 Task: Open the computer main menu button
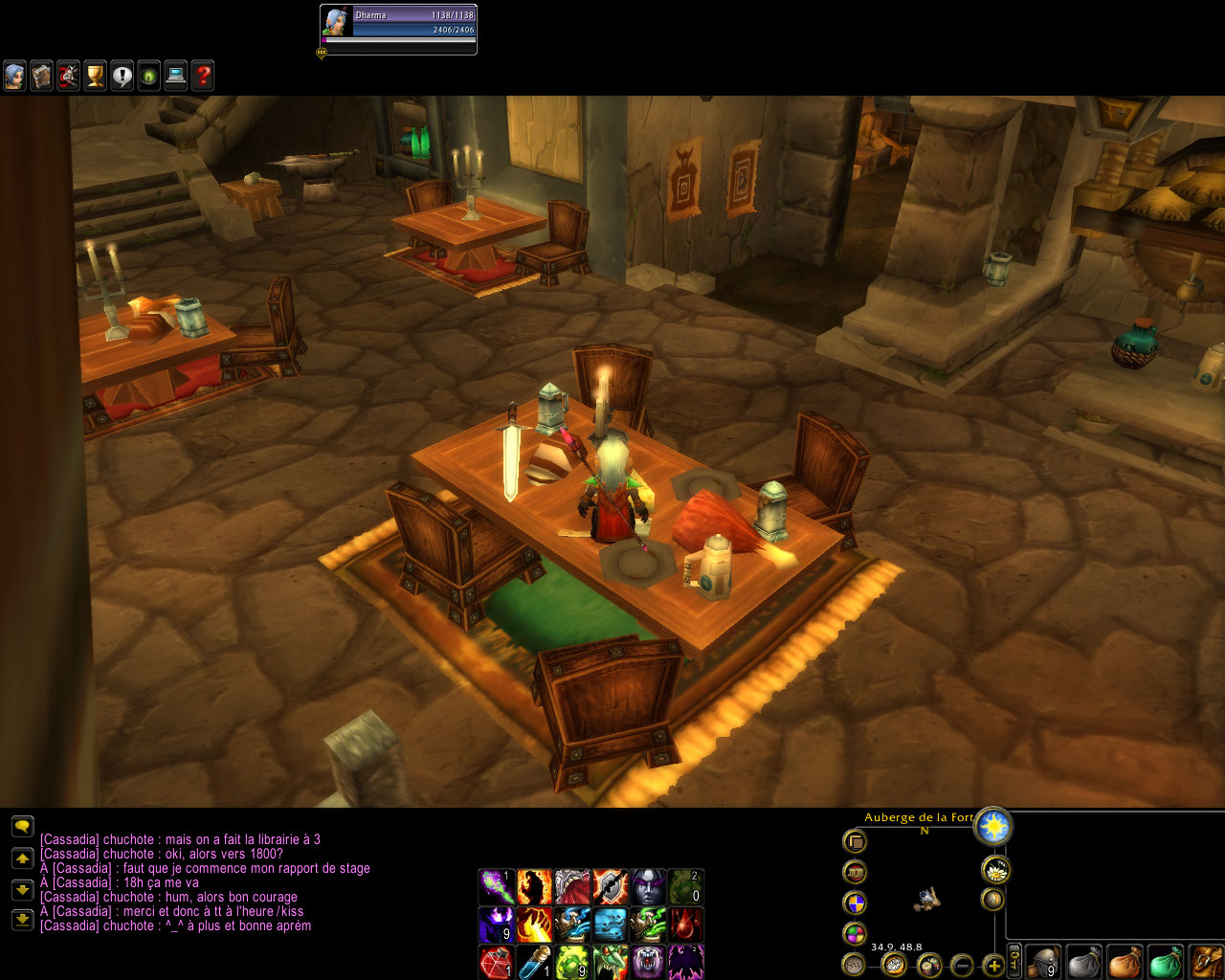click(x=175, y=76)
